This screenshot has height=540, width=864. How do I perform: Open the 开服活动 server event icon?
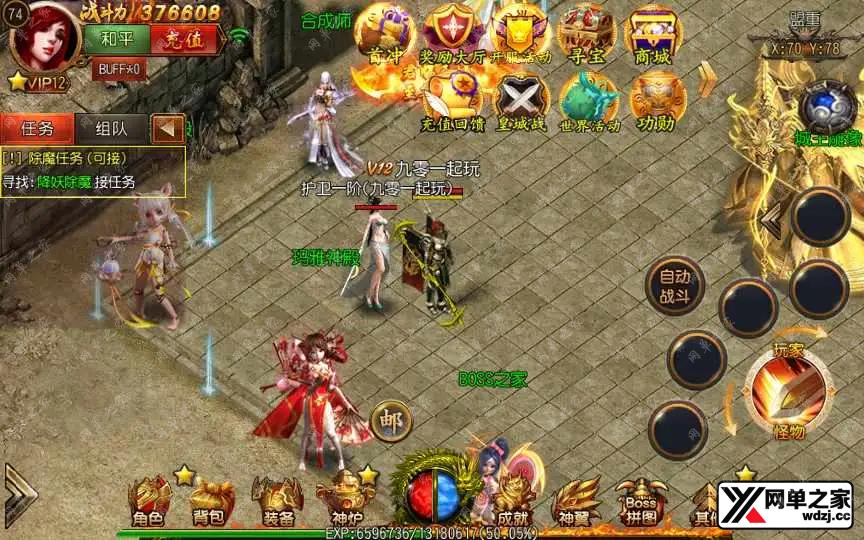(521, 35)
